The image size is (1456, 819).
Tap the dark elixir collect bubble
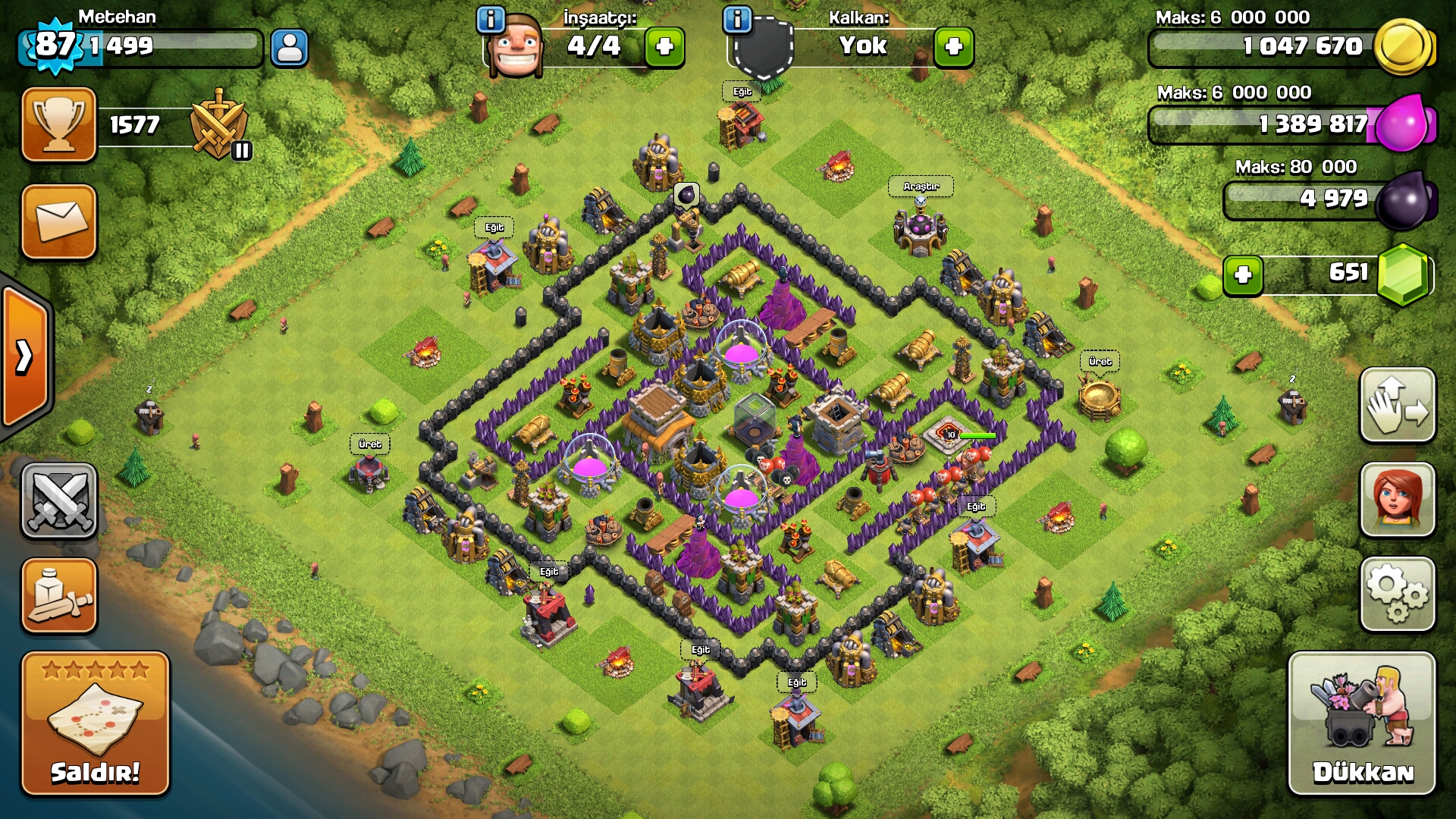(x=686, y=196)
